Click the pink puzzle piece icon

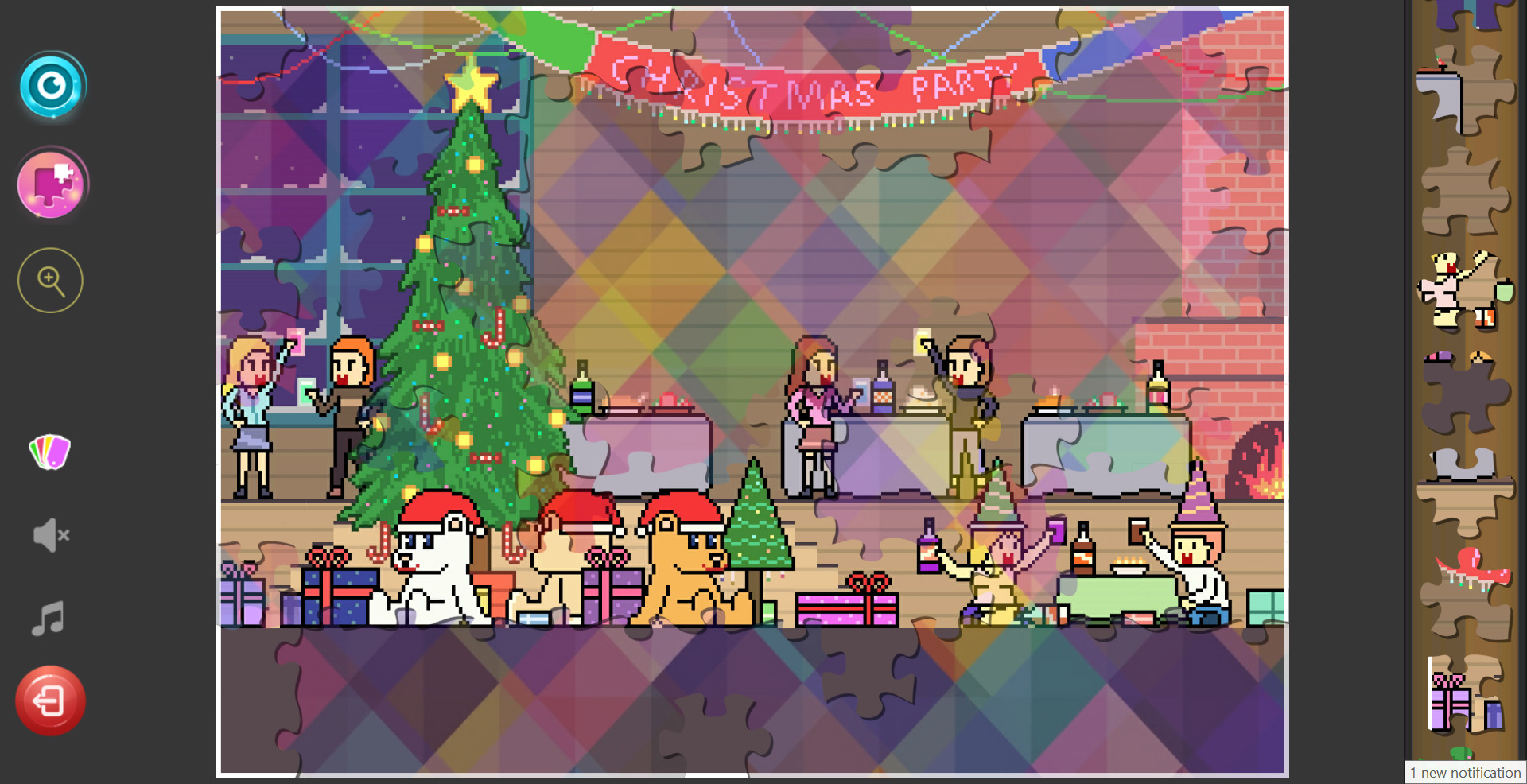click(50, 184)
